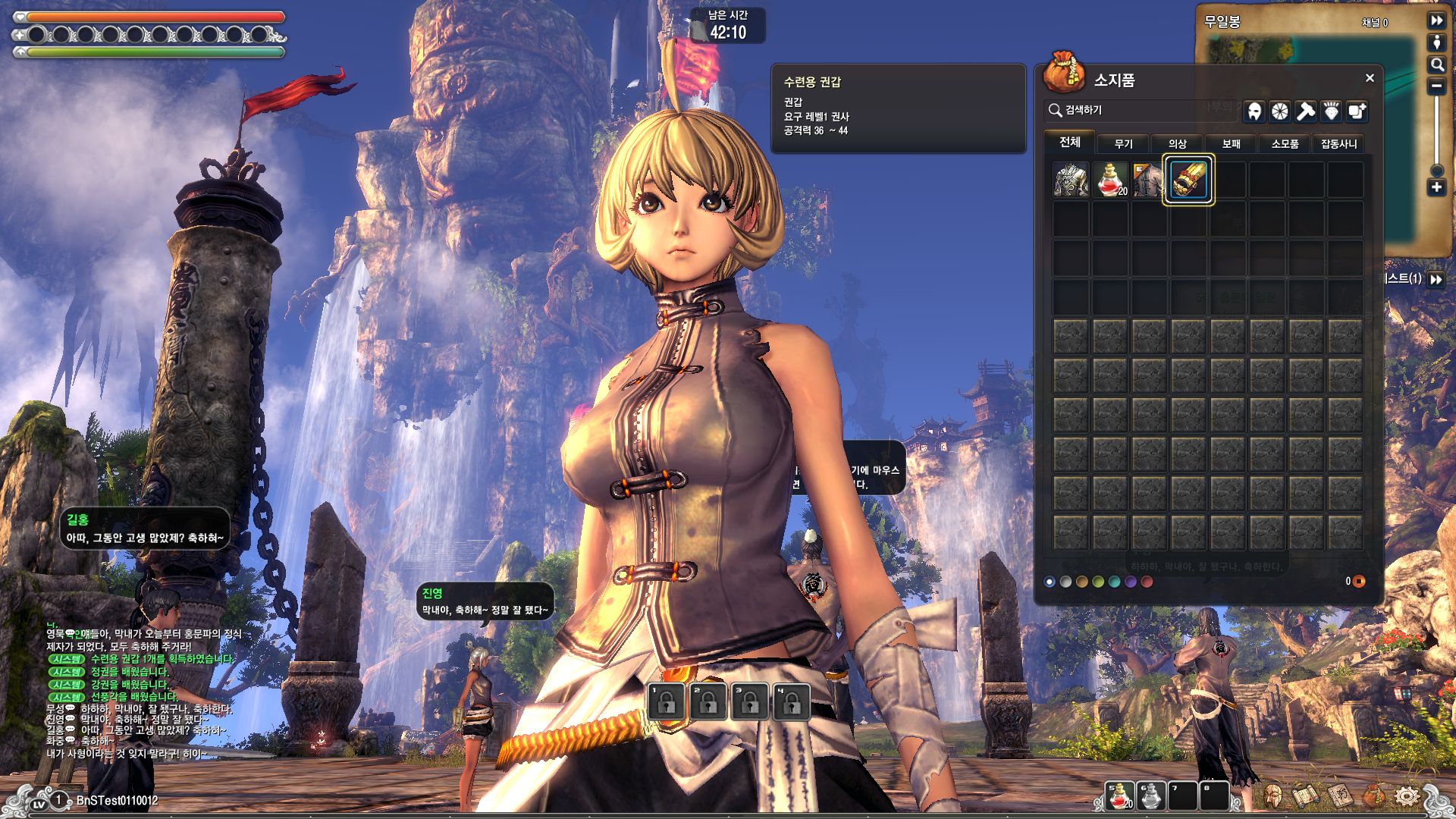Open the settings gear in bottom menu

click(1407, 795)
